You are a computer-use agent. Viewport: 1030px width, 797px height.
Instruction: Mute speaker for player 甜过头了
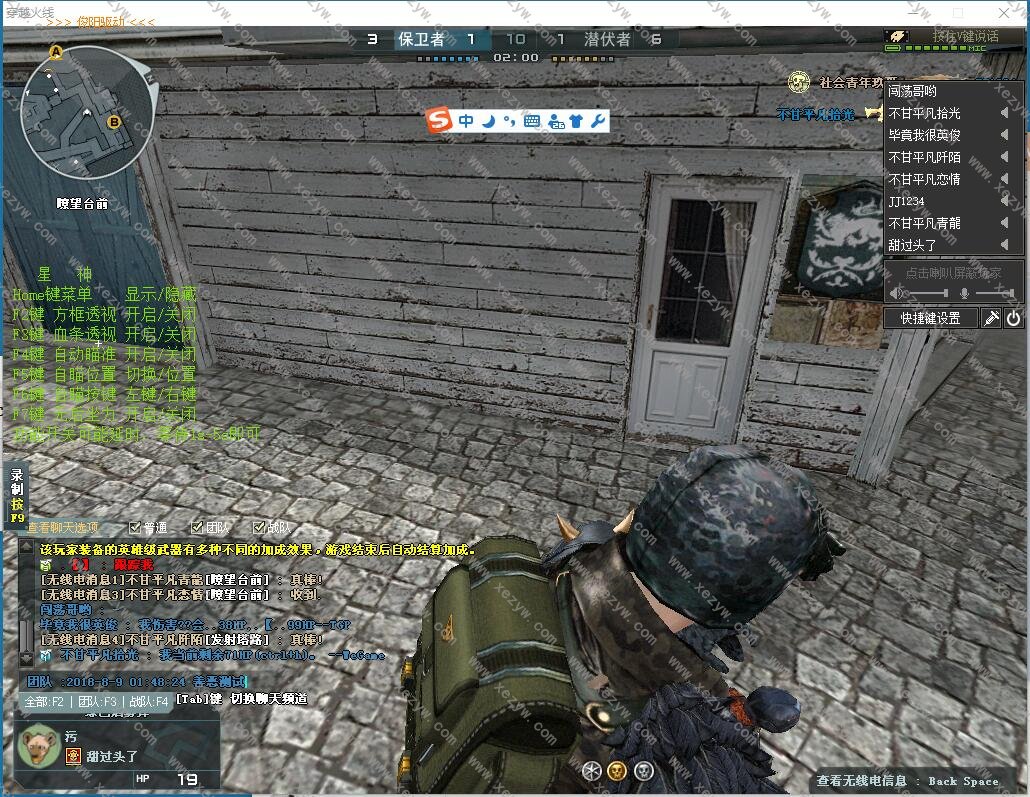(x=1004, y=245)
